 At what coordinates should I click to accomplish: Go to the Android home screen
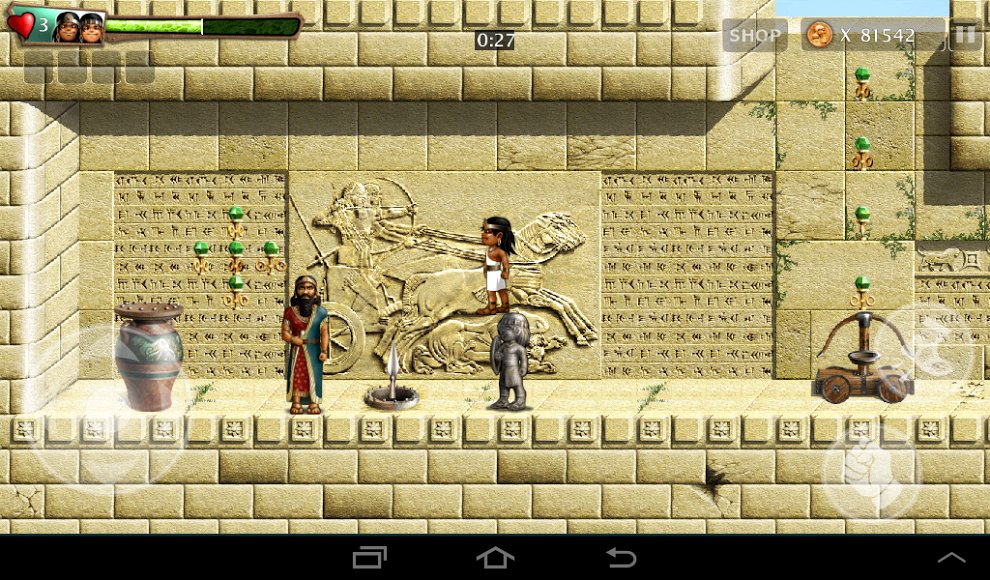coord(495,557)
